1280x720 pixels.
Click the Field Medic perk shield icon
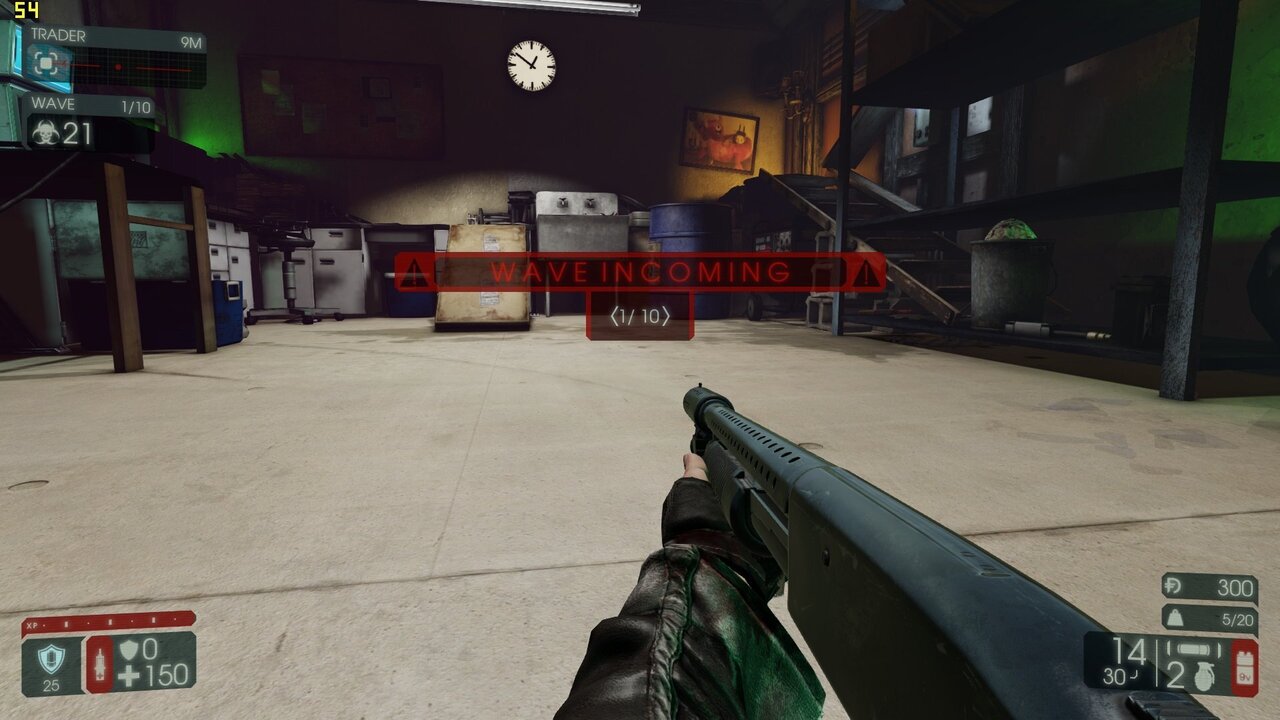point(52,658)
